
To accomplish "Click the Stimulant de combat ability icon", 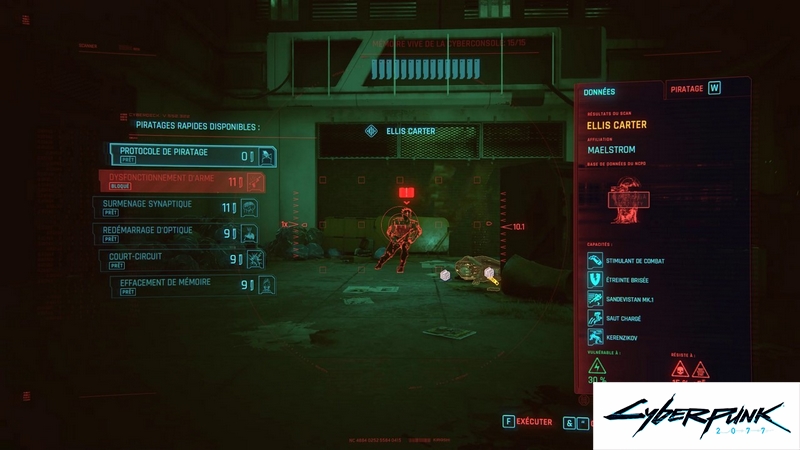I will click(x=594, y=260).
